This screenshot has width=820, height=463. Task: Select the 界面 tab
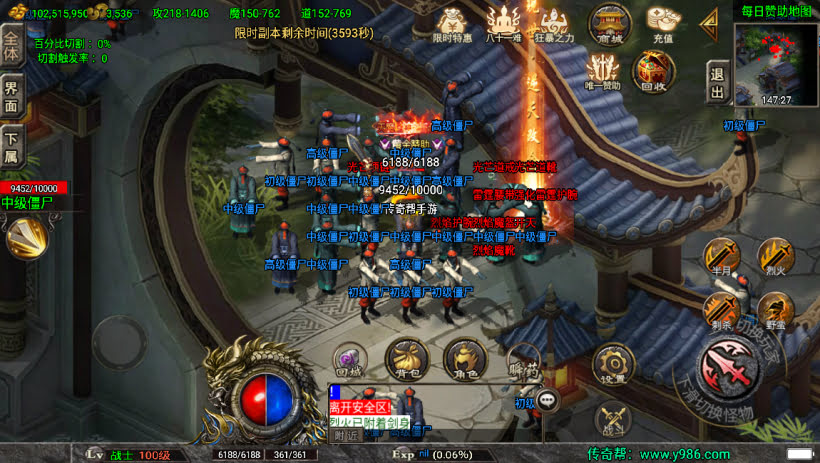coord(12,97)
